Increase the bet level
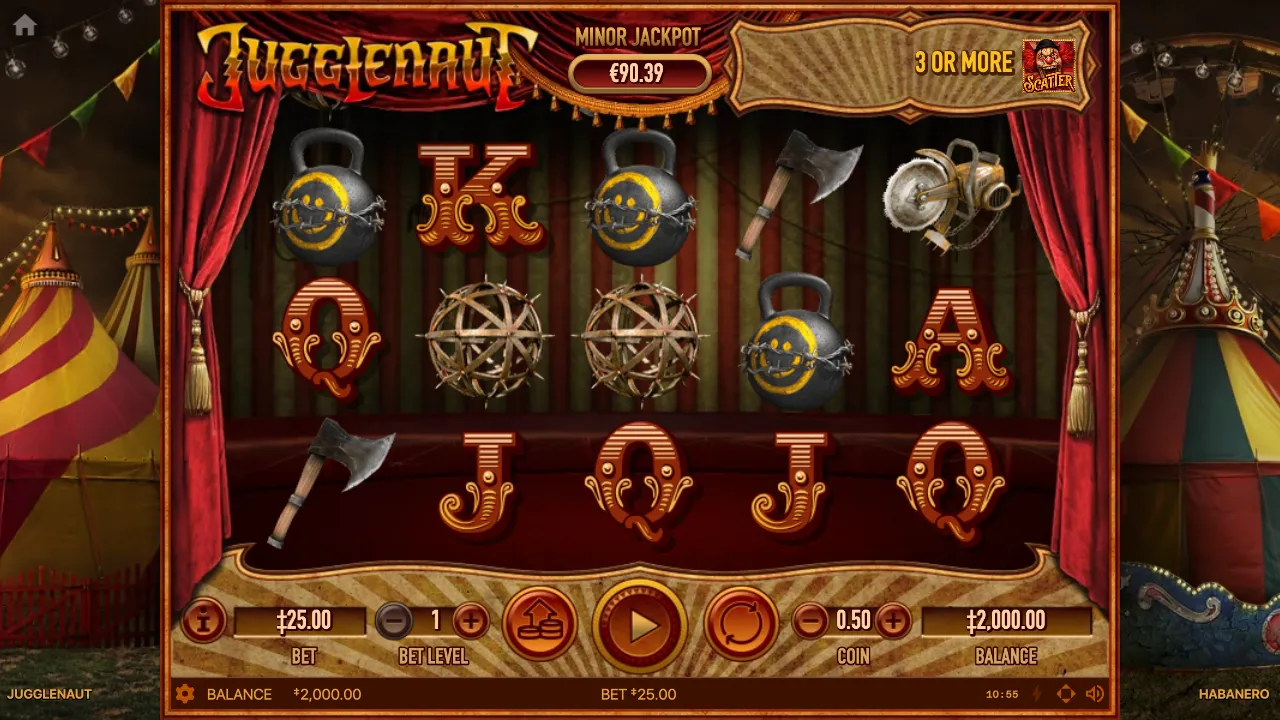Screen dimensions: 1280x720 point(471,621)
